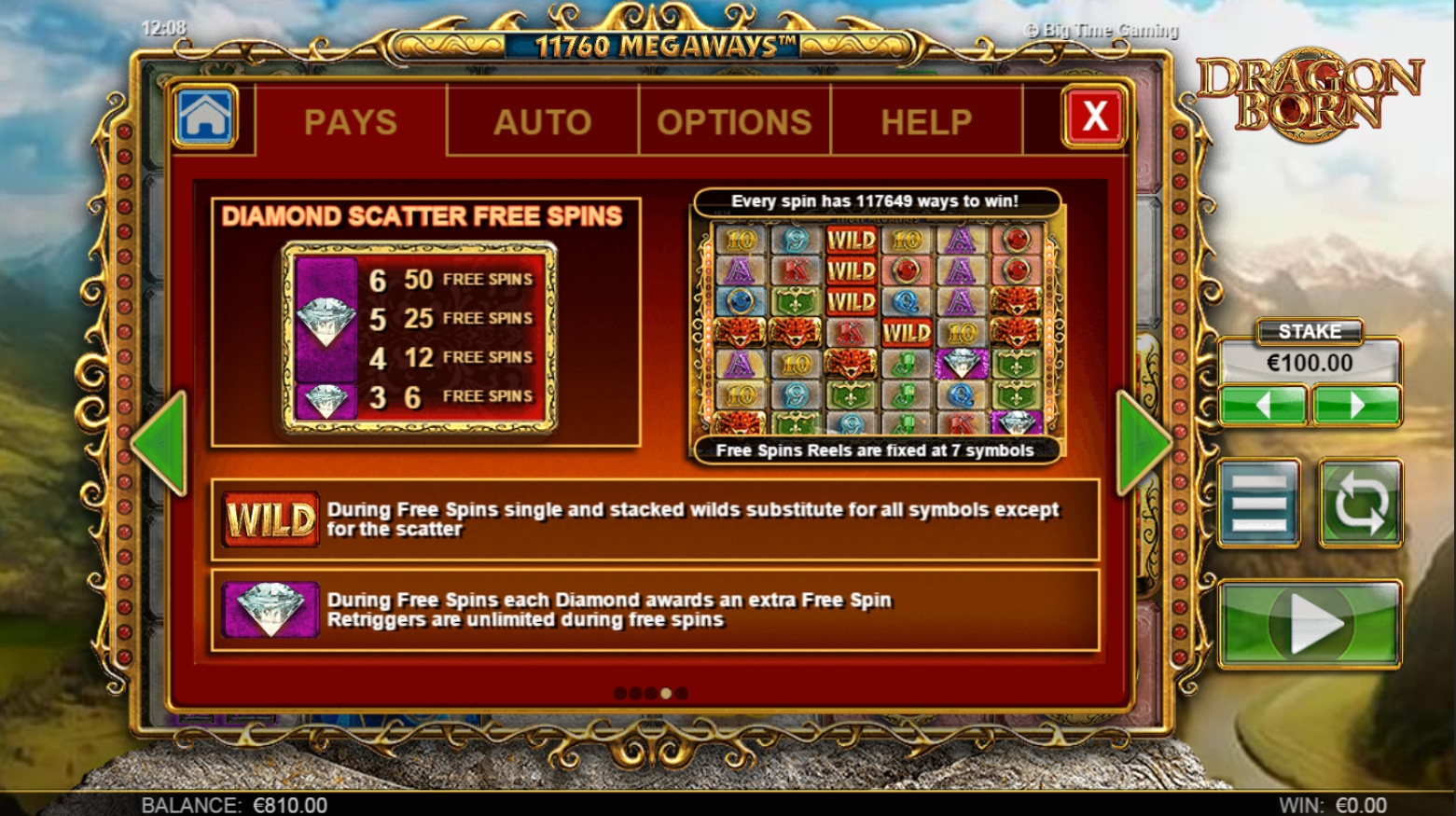Activate the autoplay loop-arrows button
Screen dimensions: 1456x816
point(1360,503)
